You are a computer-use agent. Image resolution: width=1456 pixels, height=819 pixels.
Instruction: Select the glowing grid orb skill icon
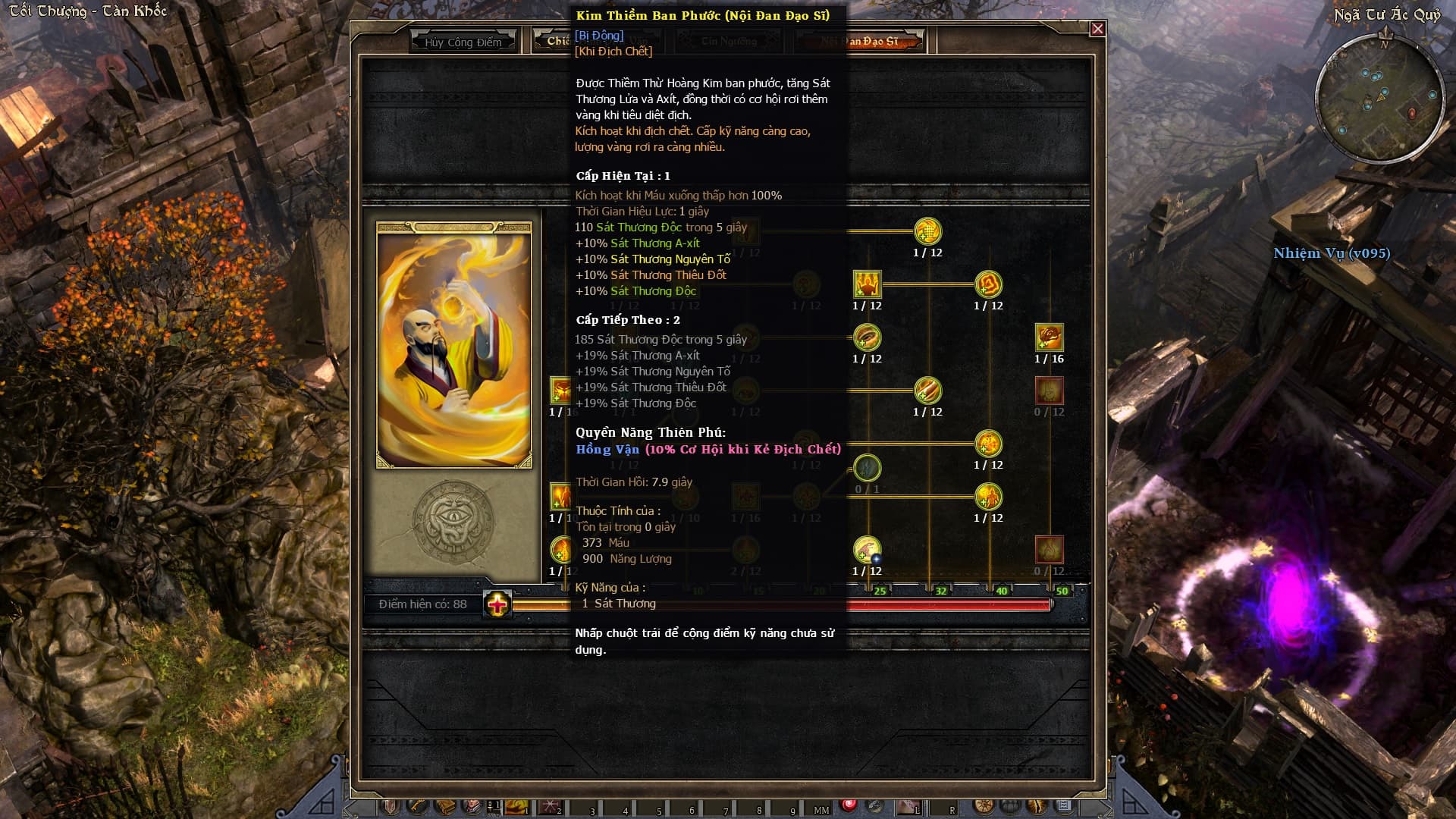[927, 231]
